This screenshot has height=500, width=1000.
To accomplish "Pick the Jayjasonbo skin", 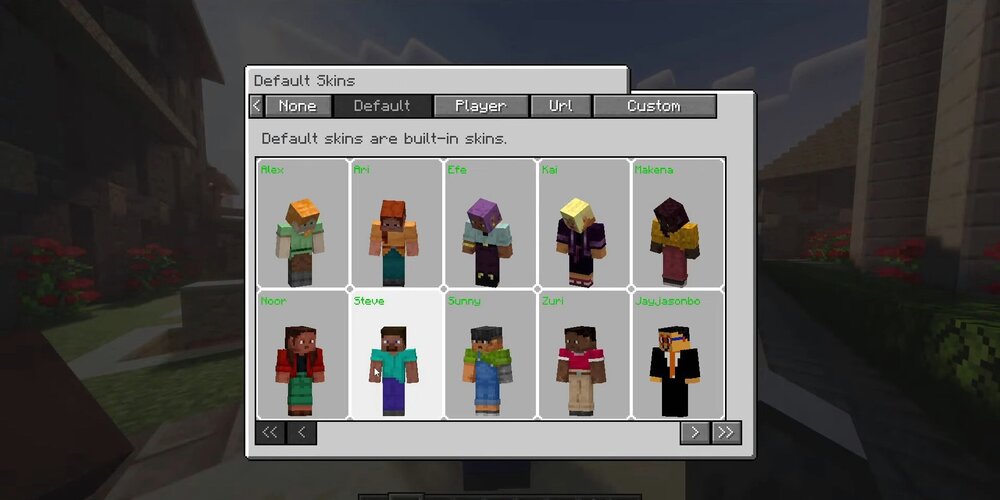I will click(x=678, y=355).
